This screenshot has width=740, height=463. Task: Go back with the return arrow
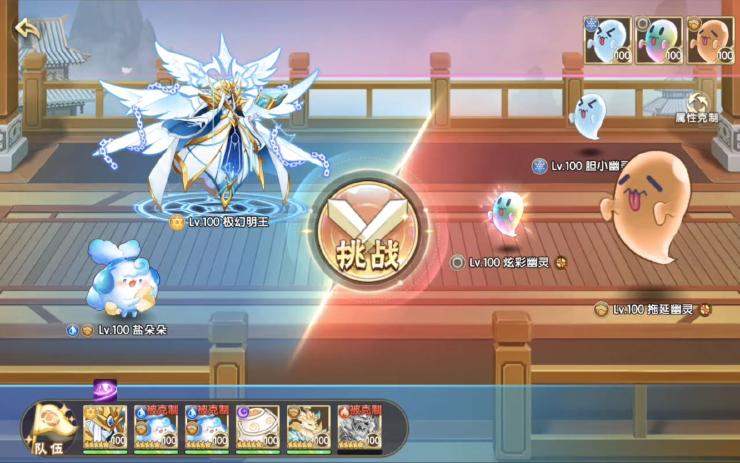point(27,29)
